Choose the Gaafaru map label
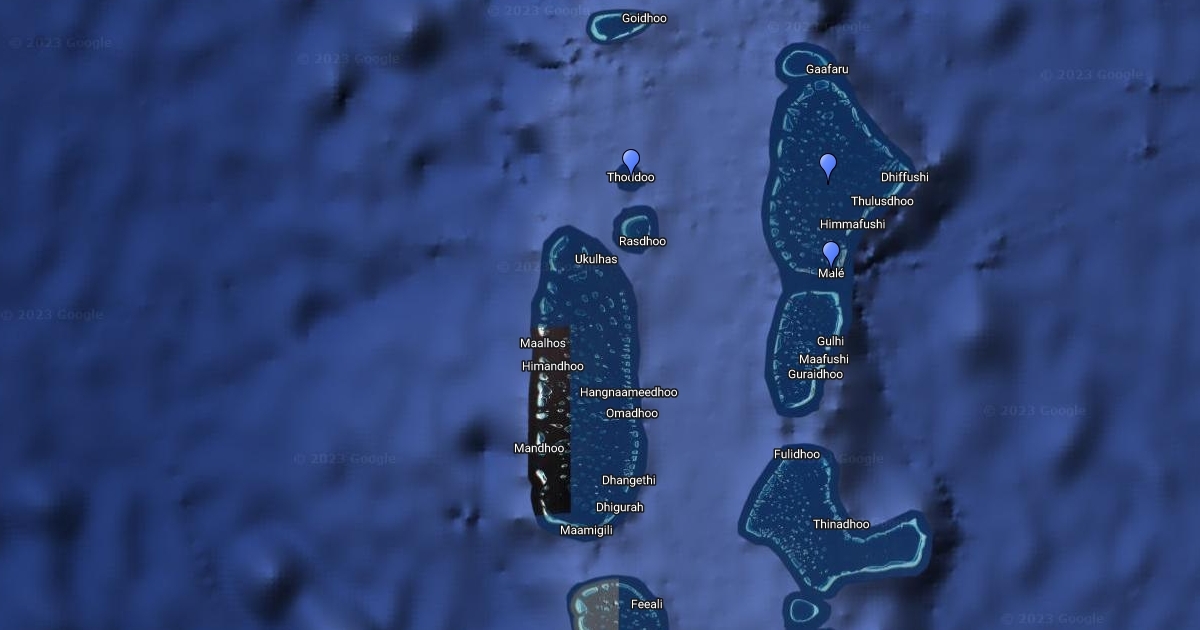Viewport: 1200px width, 630px height. 827,69
